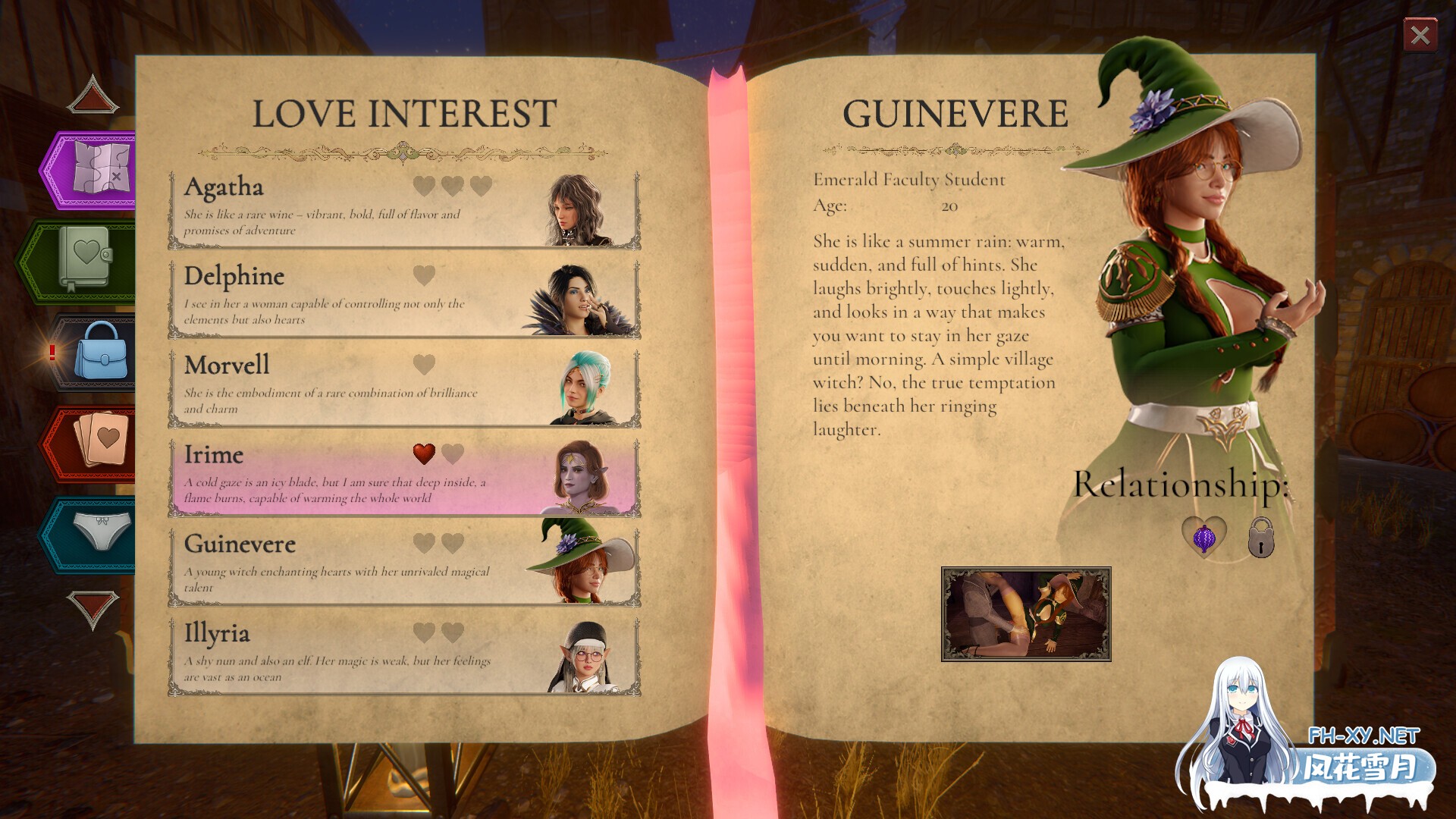Open the green heart journal tab
This screenshot has height=819, width=1456.
point(85,260)
